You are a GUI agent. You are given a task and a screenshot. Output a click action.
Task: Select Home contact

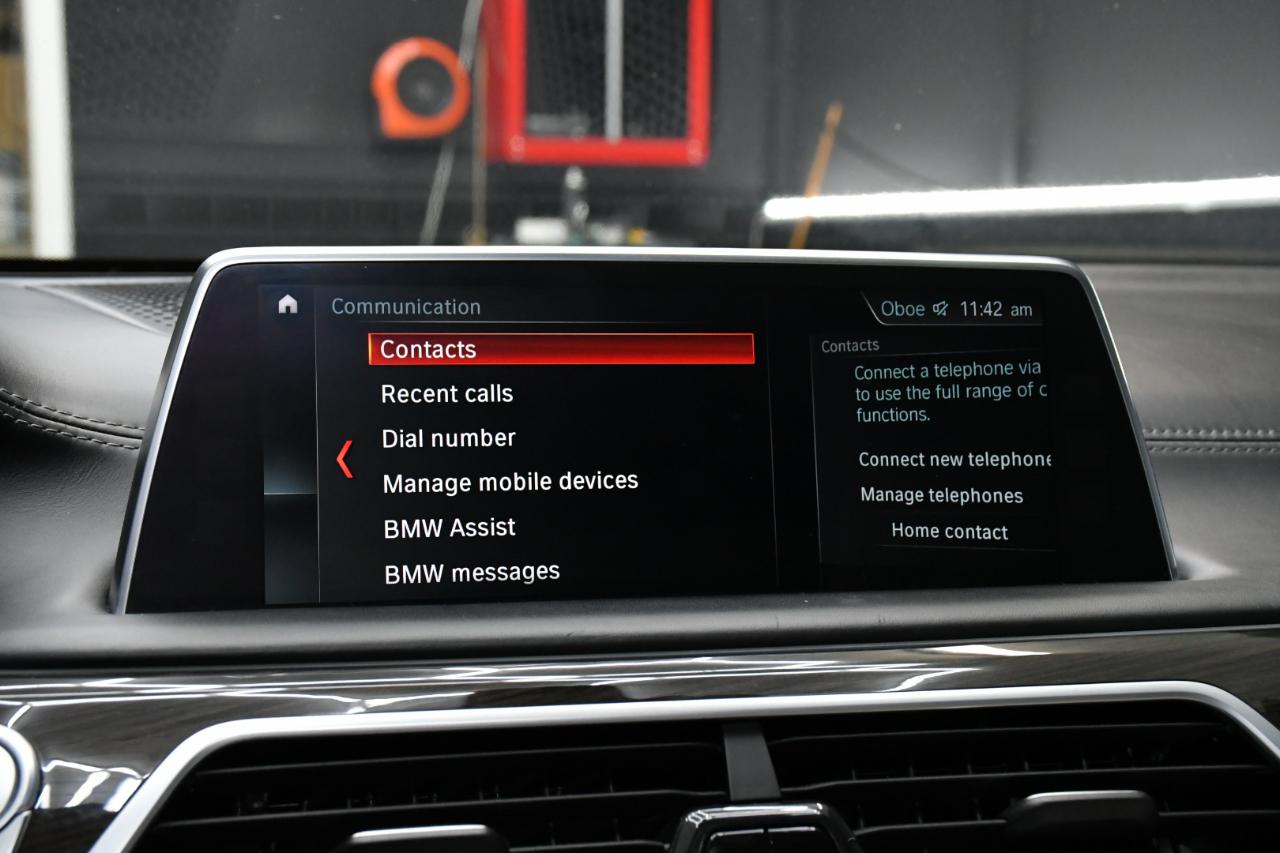(x=949, y=531)
